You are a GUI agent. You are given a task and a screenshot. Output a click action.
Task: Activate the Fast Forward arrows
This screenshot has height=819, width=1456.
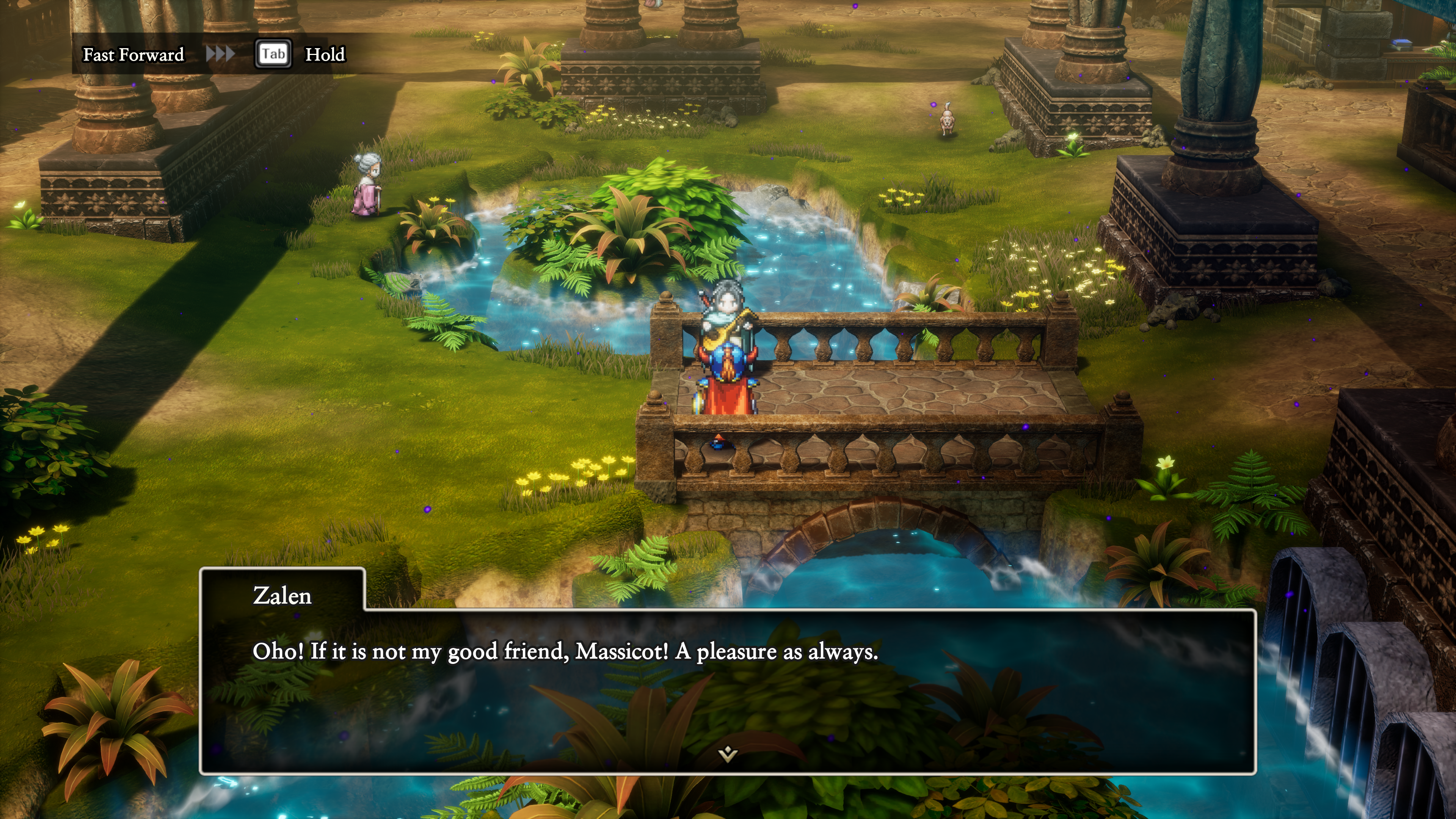(x=220, y=54)
